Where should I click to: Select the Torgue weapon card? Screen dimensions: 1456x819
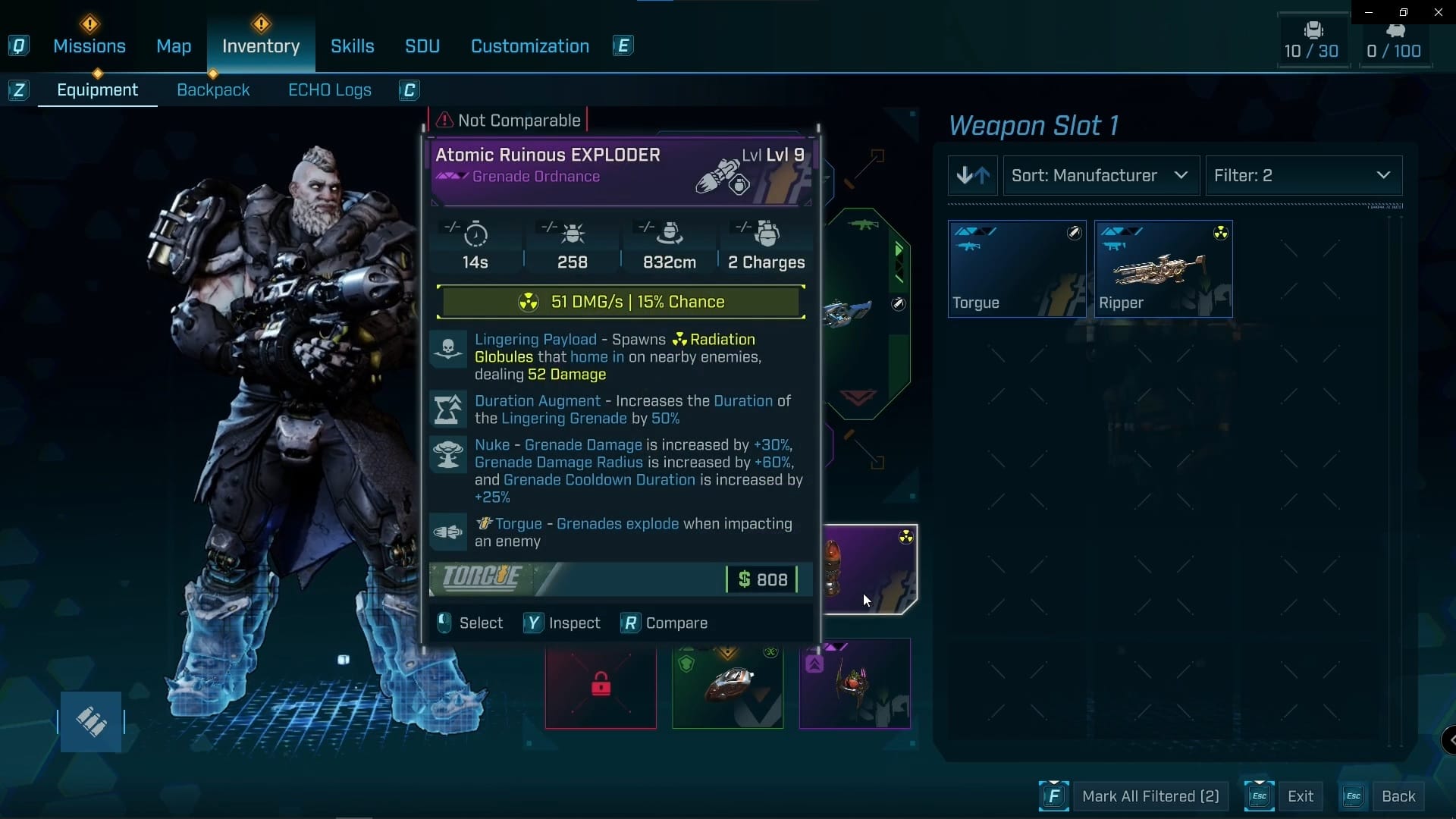point(1017,268)
